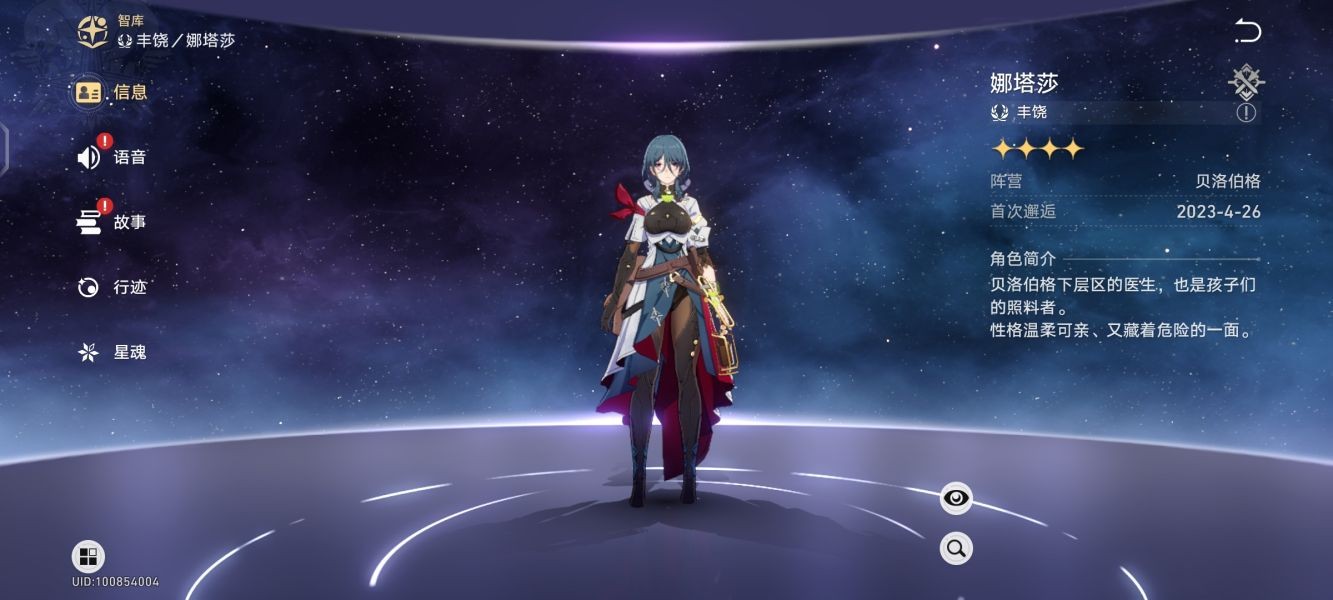The height and width of the screenshot is (600, 1333).
Task: Go back with the return arrow
Action: click(x=1248, y=32)
